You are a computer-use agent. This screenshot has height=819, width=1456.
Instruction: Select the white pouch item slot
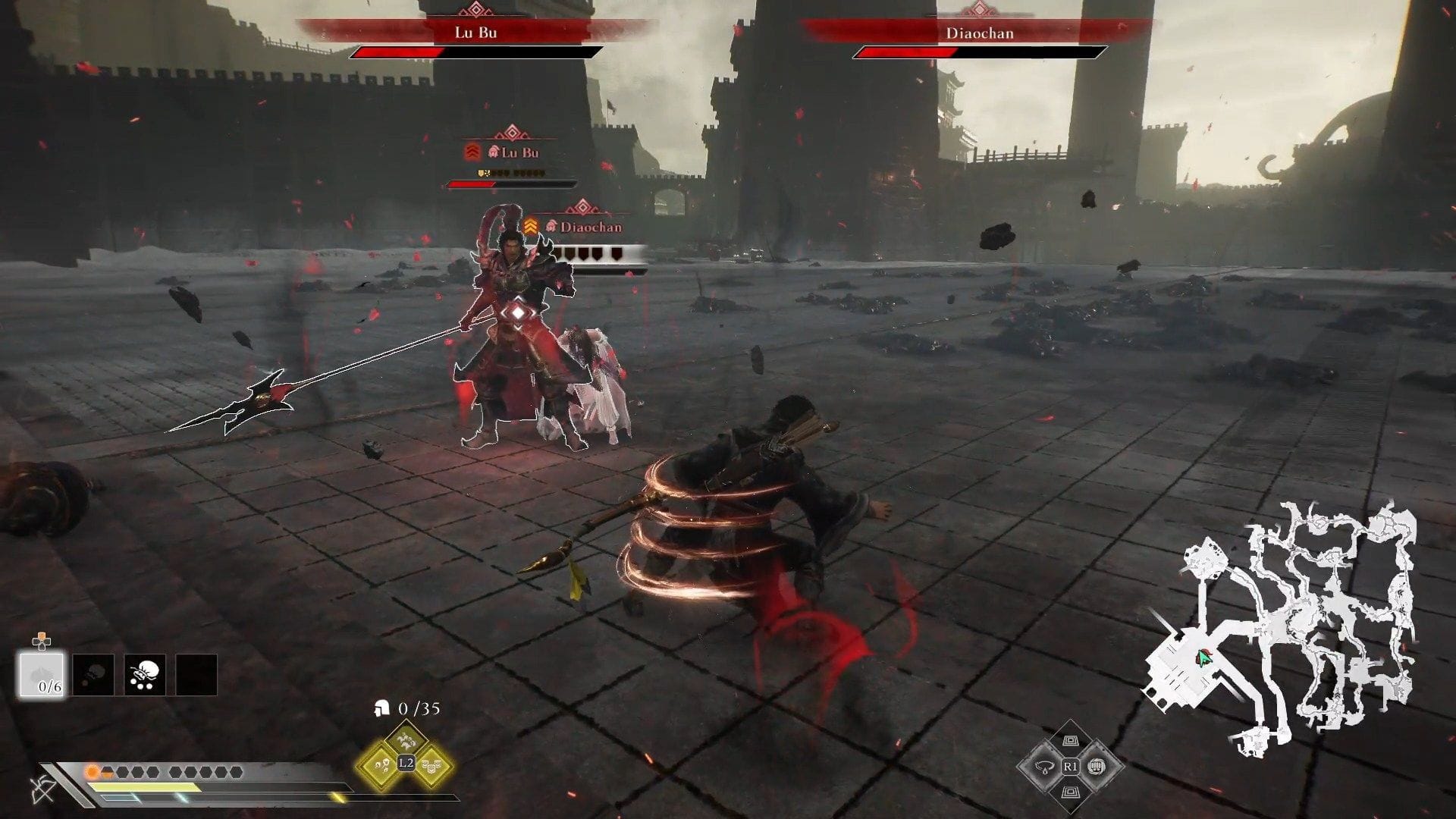click(x=145, y=674)
